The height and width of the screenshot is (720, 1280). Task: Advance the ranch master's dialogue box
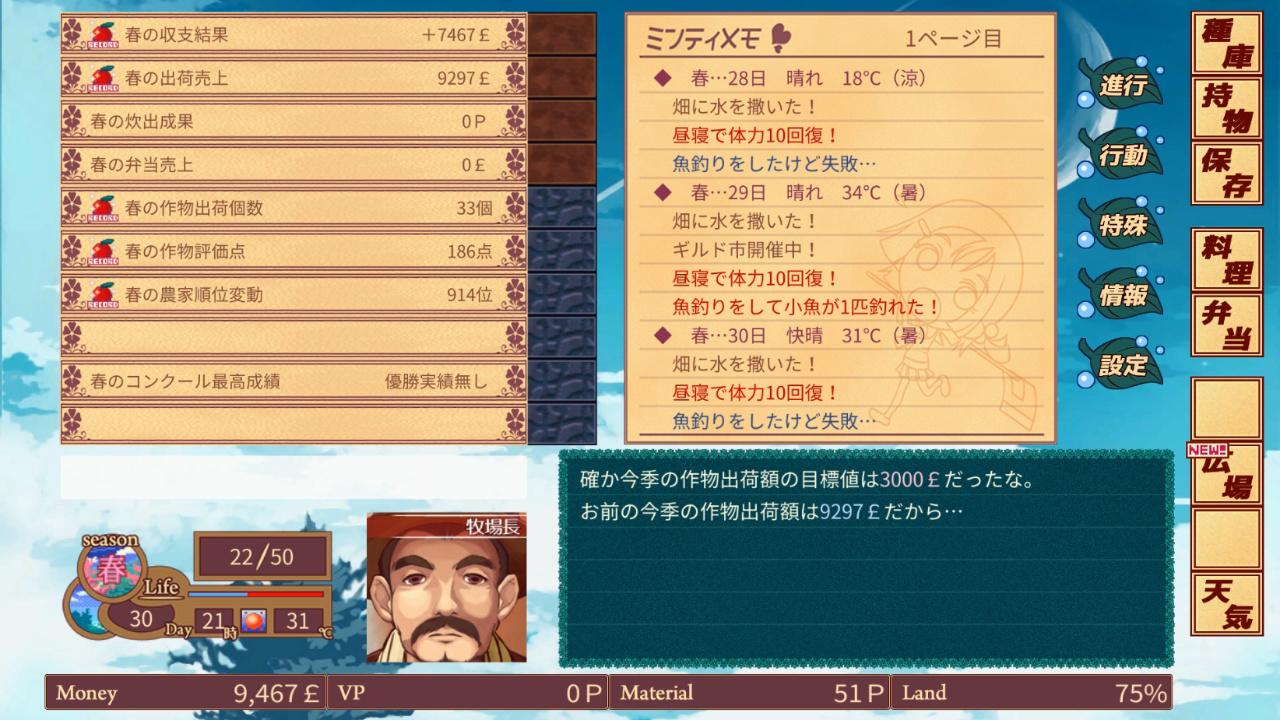[x=865, y=558]
